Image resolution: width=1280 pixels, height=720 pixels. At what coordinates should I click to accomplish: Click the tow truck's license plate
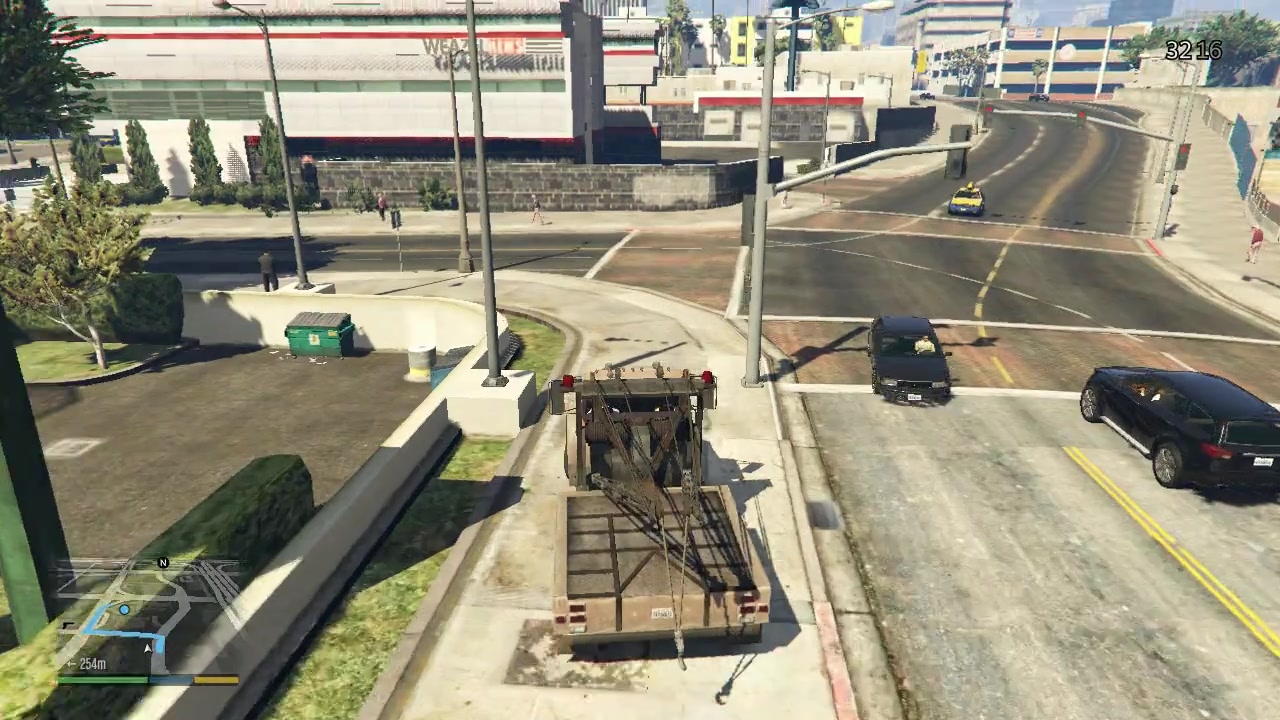tap(660, 615)
